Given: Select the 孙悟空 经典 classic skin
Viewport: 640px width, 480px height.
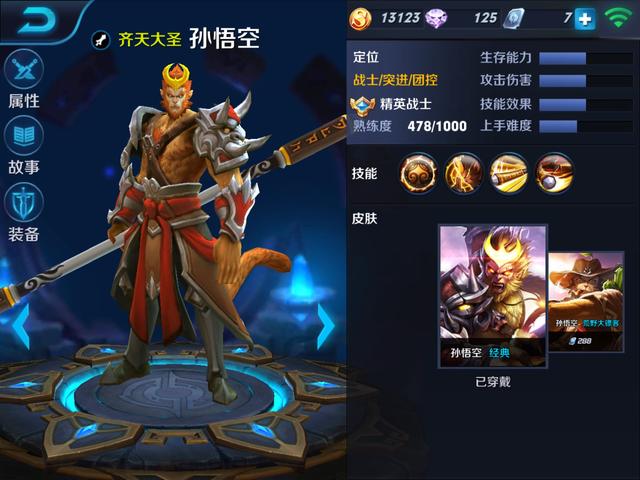Looking at the screenshot, I should [493, 297].
